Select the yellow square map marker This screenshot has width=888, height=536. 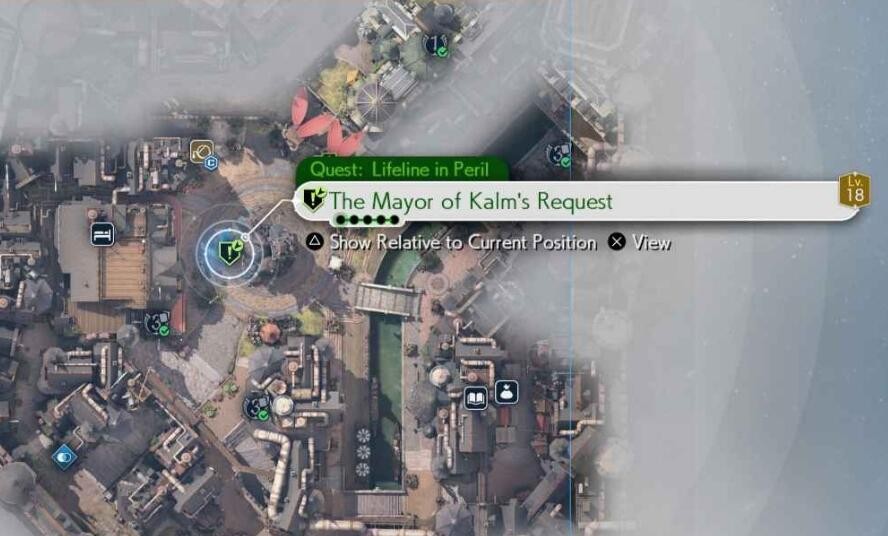pos(201,152)
